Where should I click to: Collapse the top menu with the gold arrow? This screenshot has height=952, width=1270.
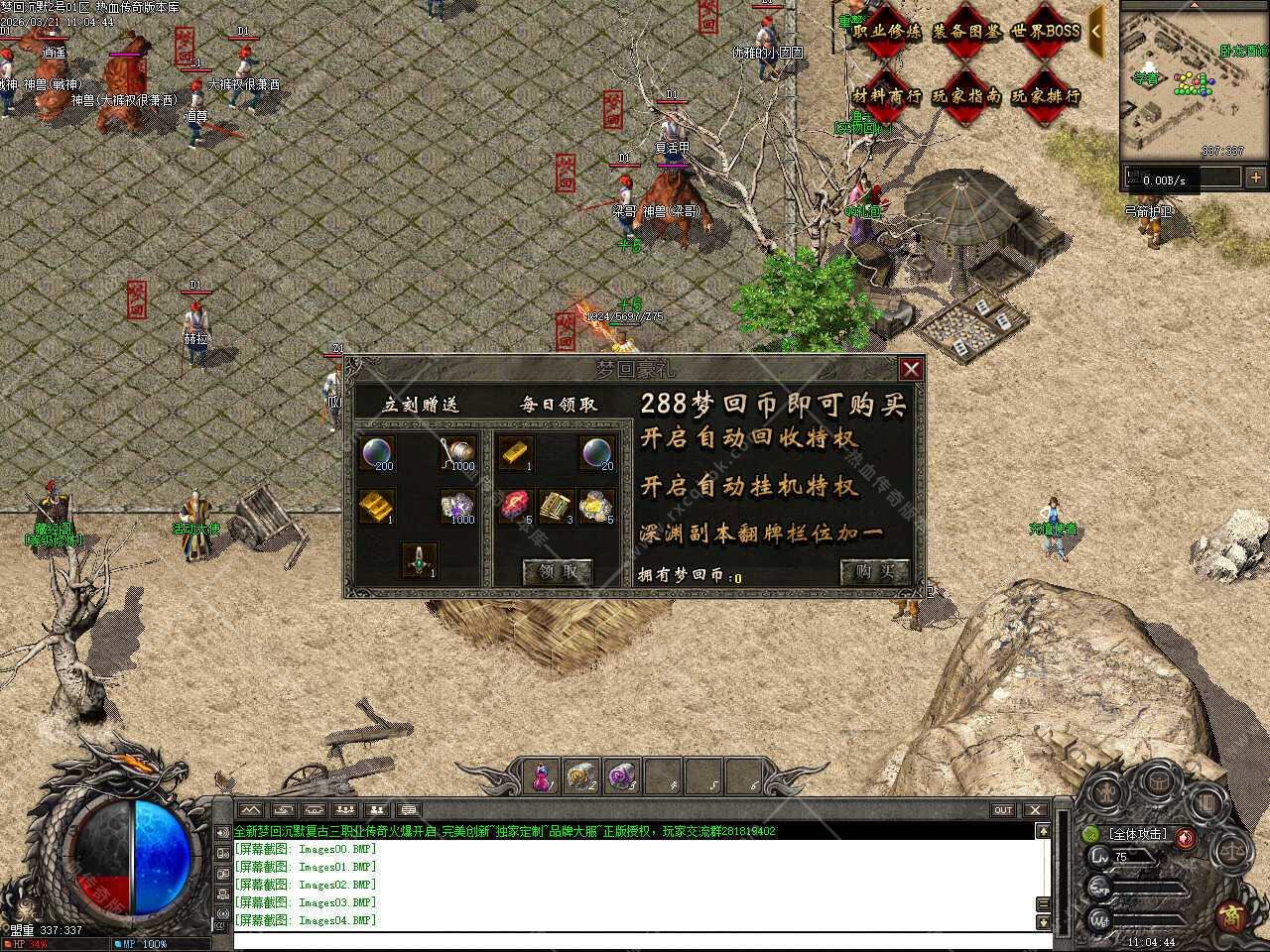(x=1096, y=31)
